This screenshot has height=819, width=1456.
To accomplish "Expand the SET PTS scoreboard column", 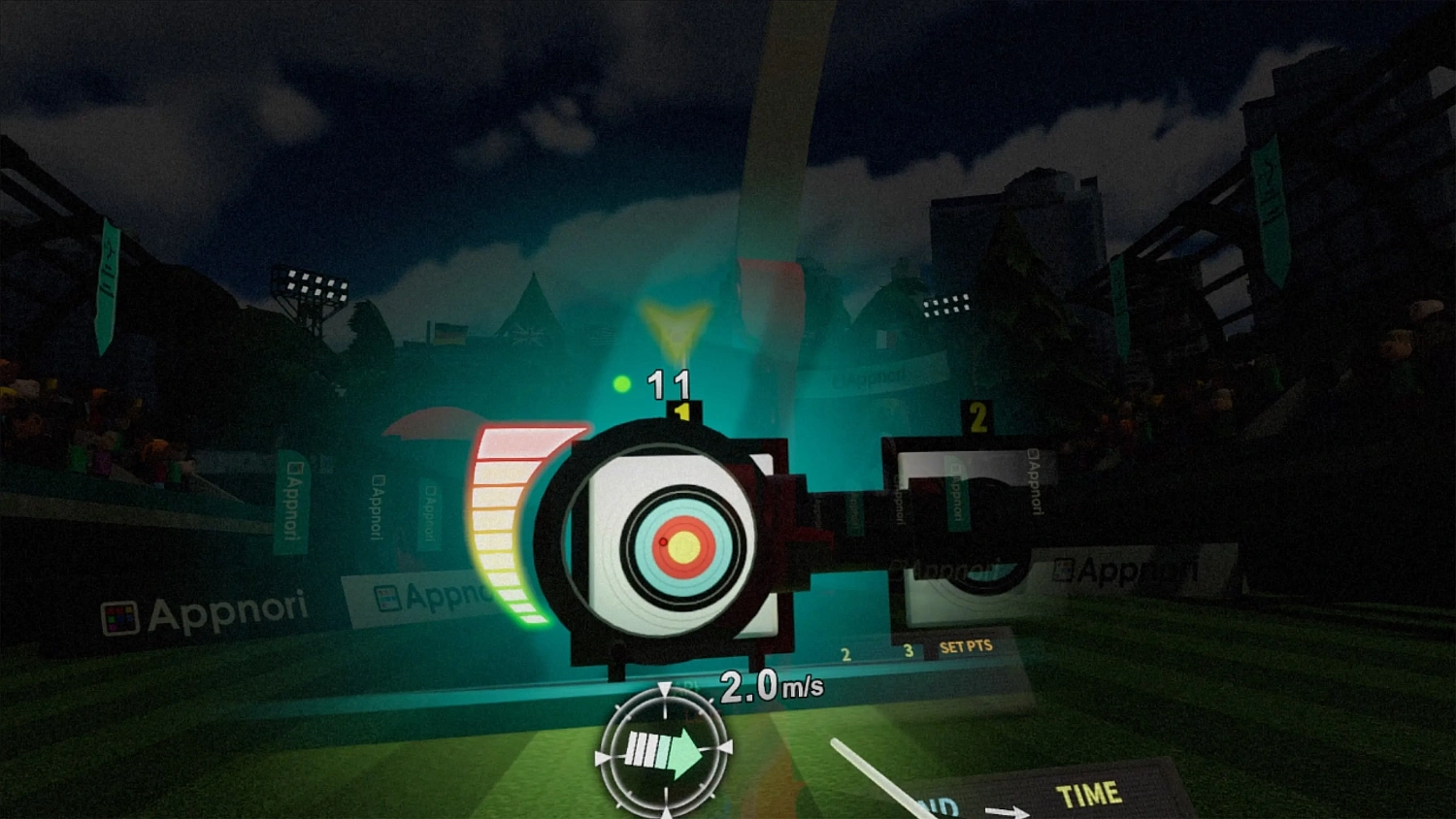I will click(x=965, y=645).
